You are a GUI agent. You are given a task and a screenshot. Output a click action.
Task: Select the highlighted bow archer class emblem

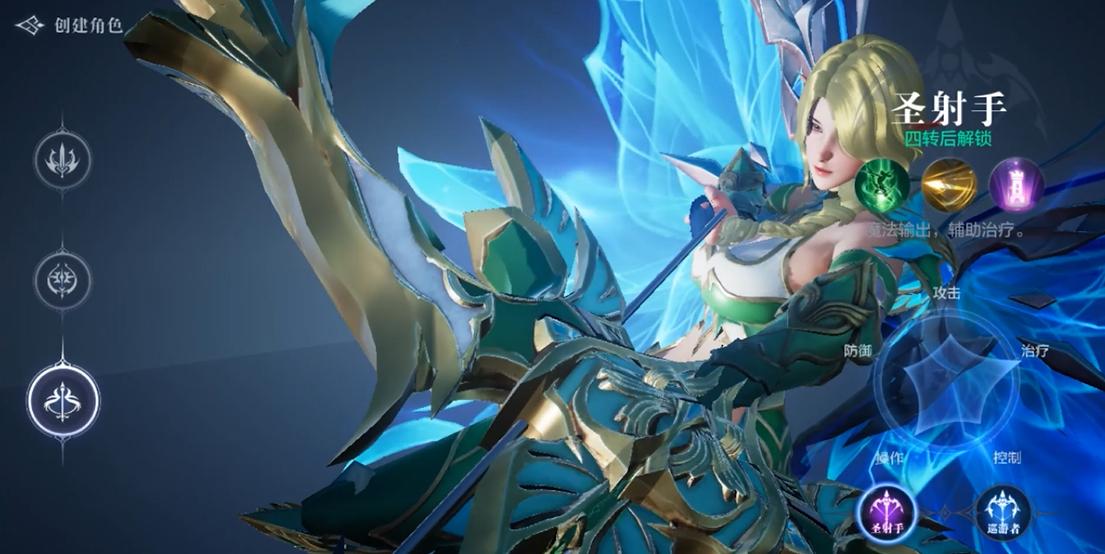[63, 401]
